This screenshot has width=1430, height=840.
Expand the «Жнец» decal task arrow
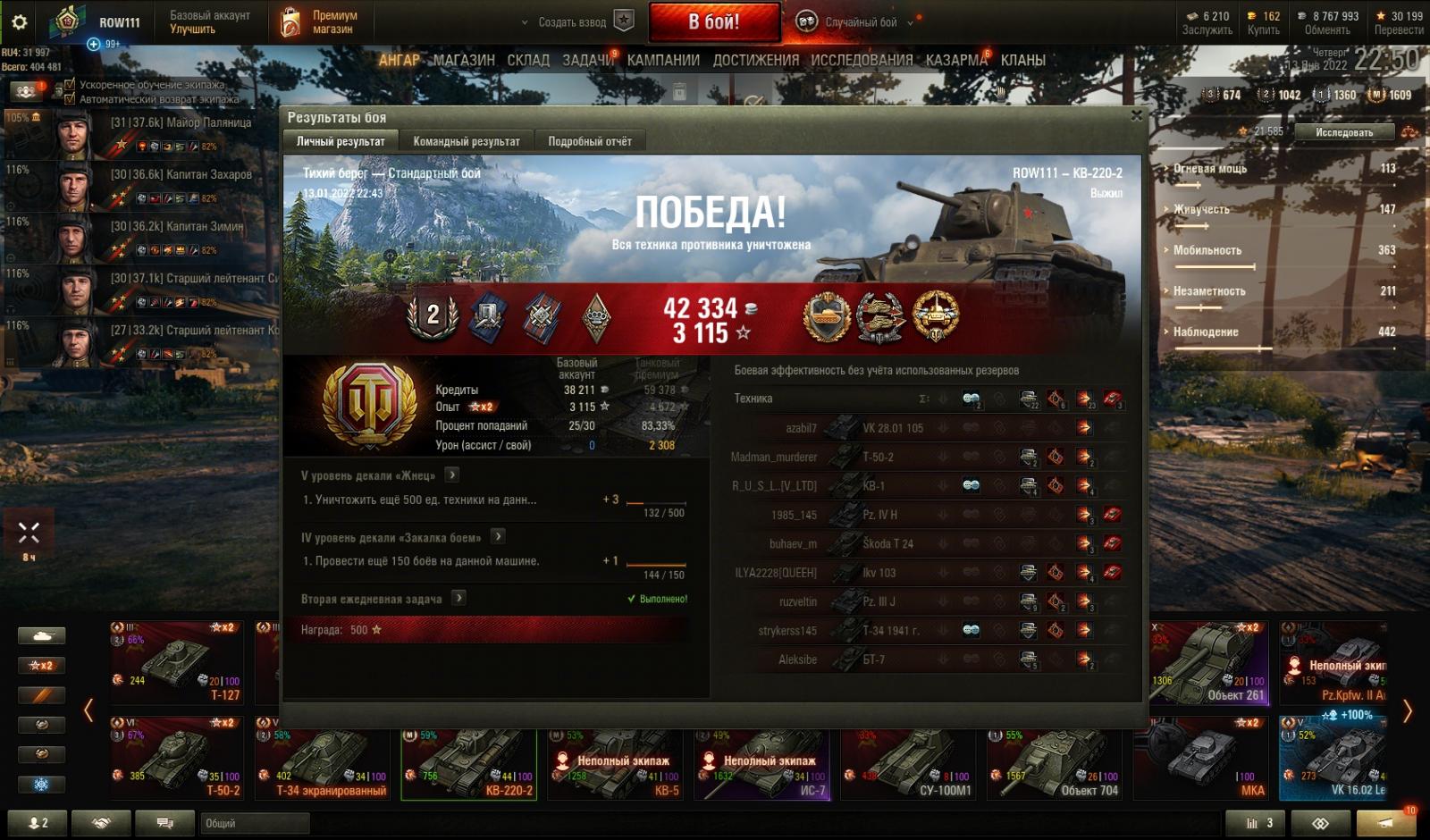(452, 475)
